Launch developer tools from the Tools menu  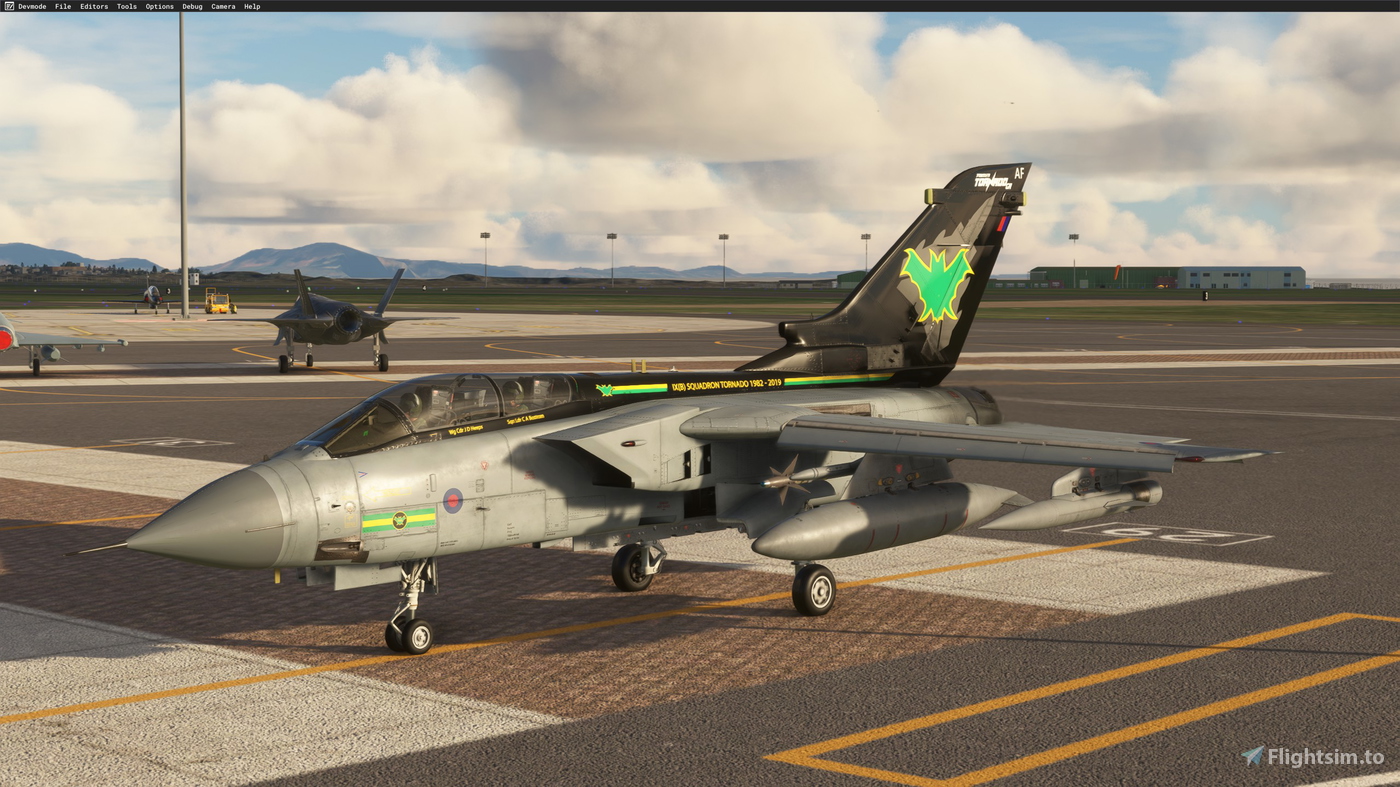tap(127, 5)
